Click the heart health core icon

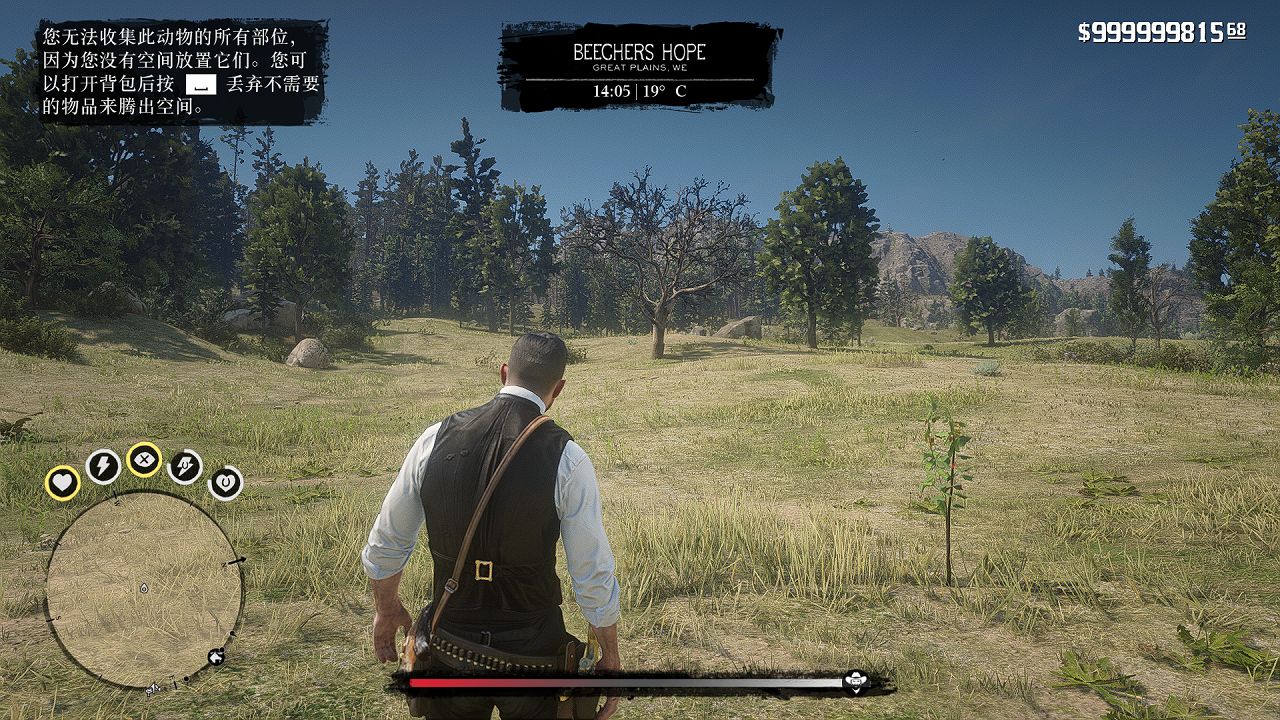62,483
